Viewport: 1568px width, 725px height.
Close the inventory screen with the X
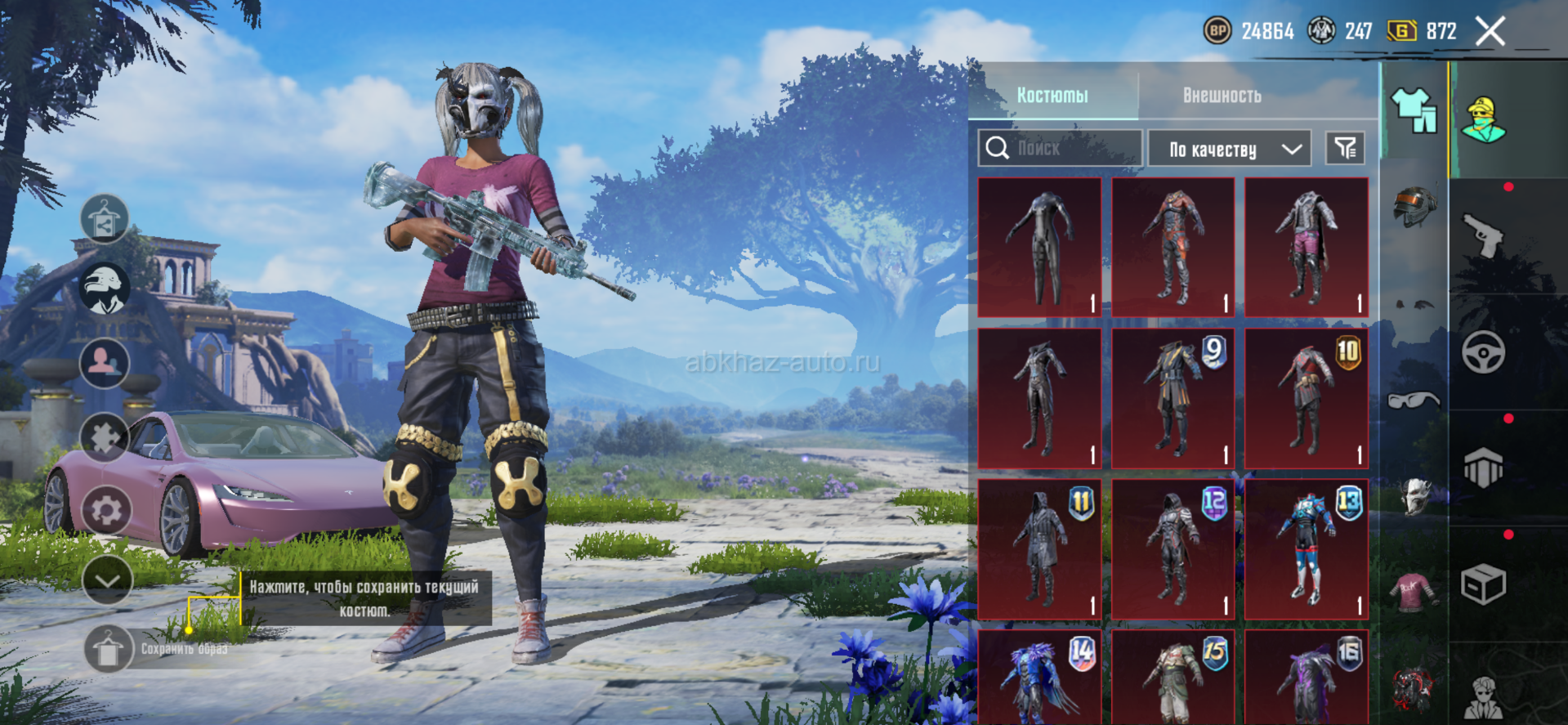(x=1490, y=32)
